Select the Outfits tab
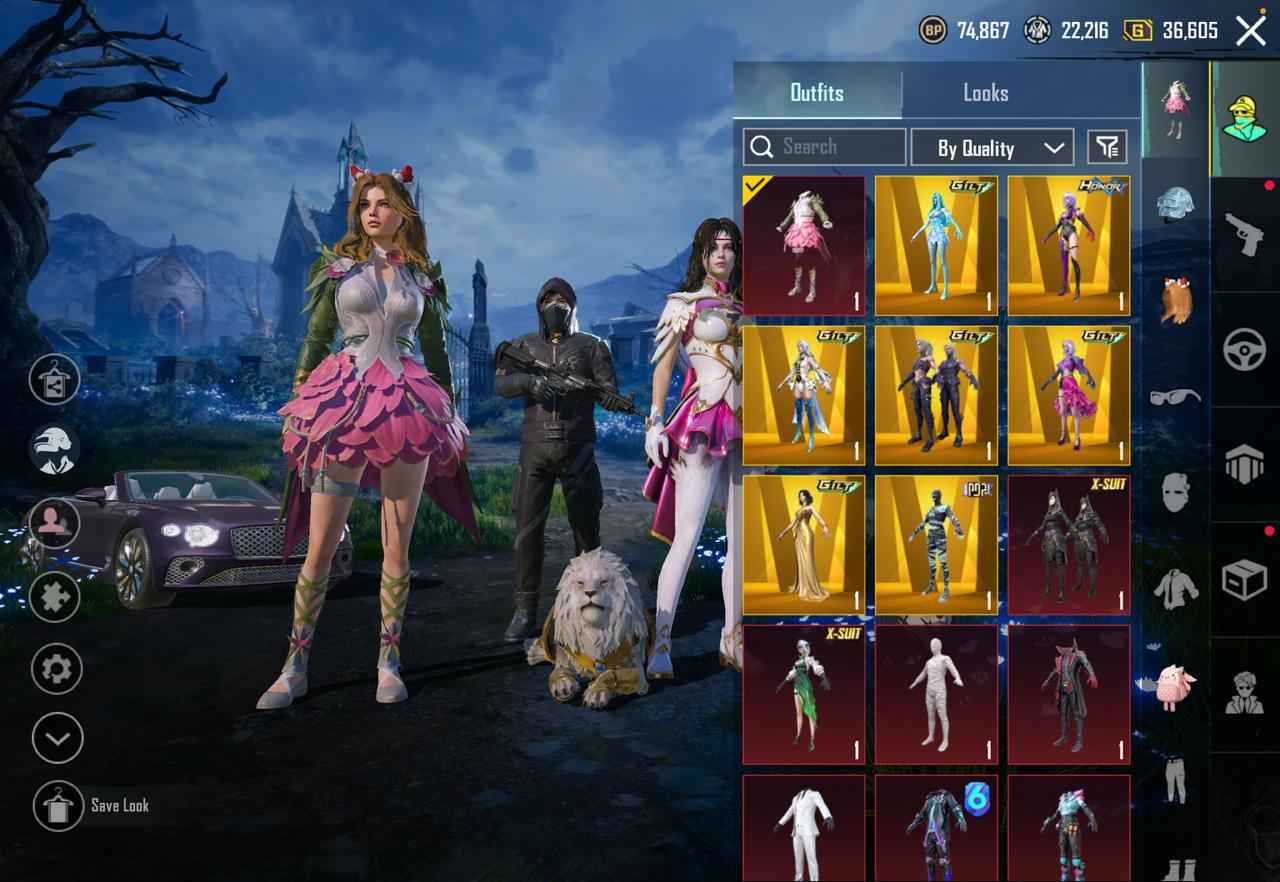The width and height of the screenshot is (1280, 882). [x=818, y=92]
